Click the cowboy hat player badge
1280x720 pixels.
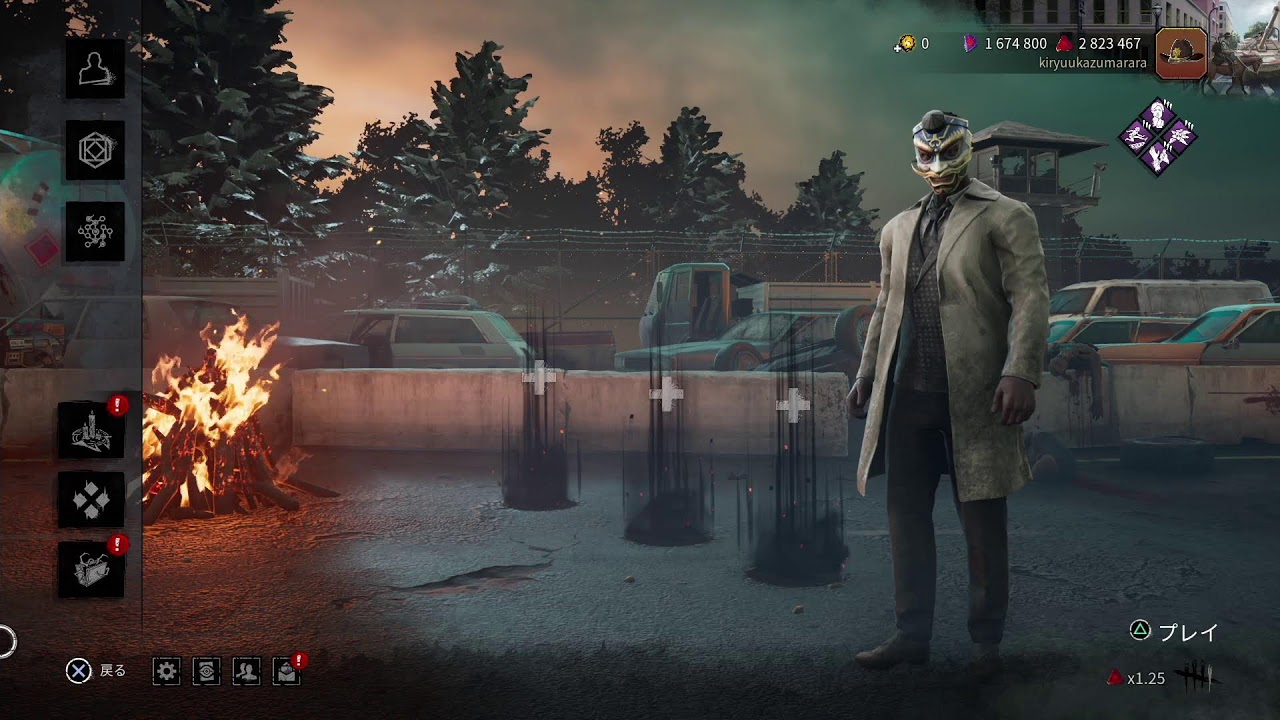(x=1180, y=53)
